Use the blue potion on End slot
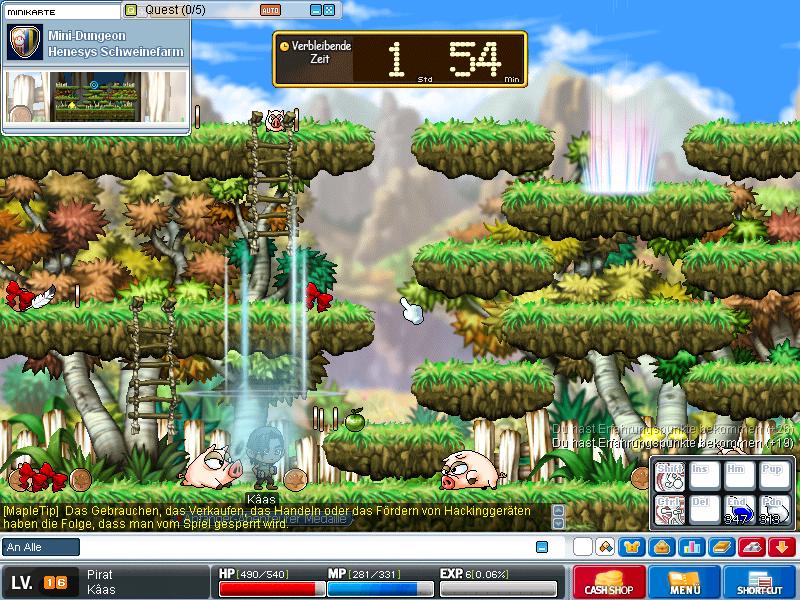Viewport: 800px width, 600px height. click(738, 511)
